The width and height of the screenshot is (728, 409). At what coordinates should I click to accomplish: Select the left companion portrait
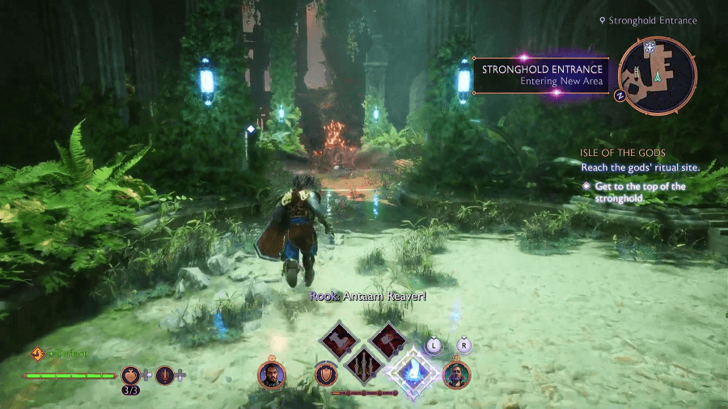click(271, 374)
